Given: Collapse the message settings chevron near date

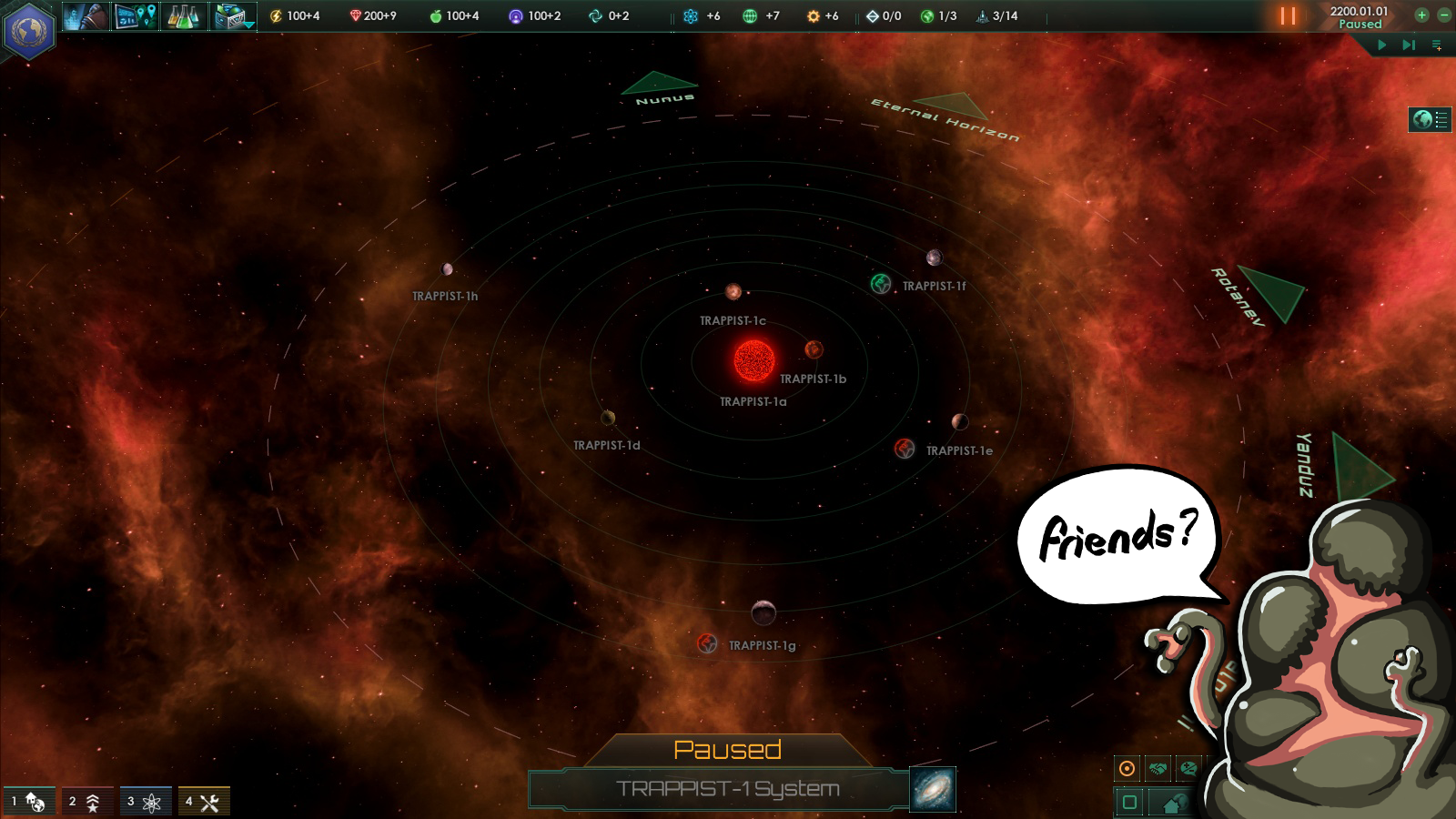Looking at the screenshot, I should click(x=1437, y=45).
